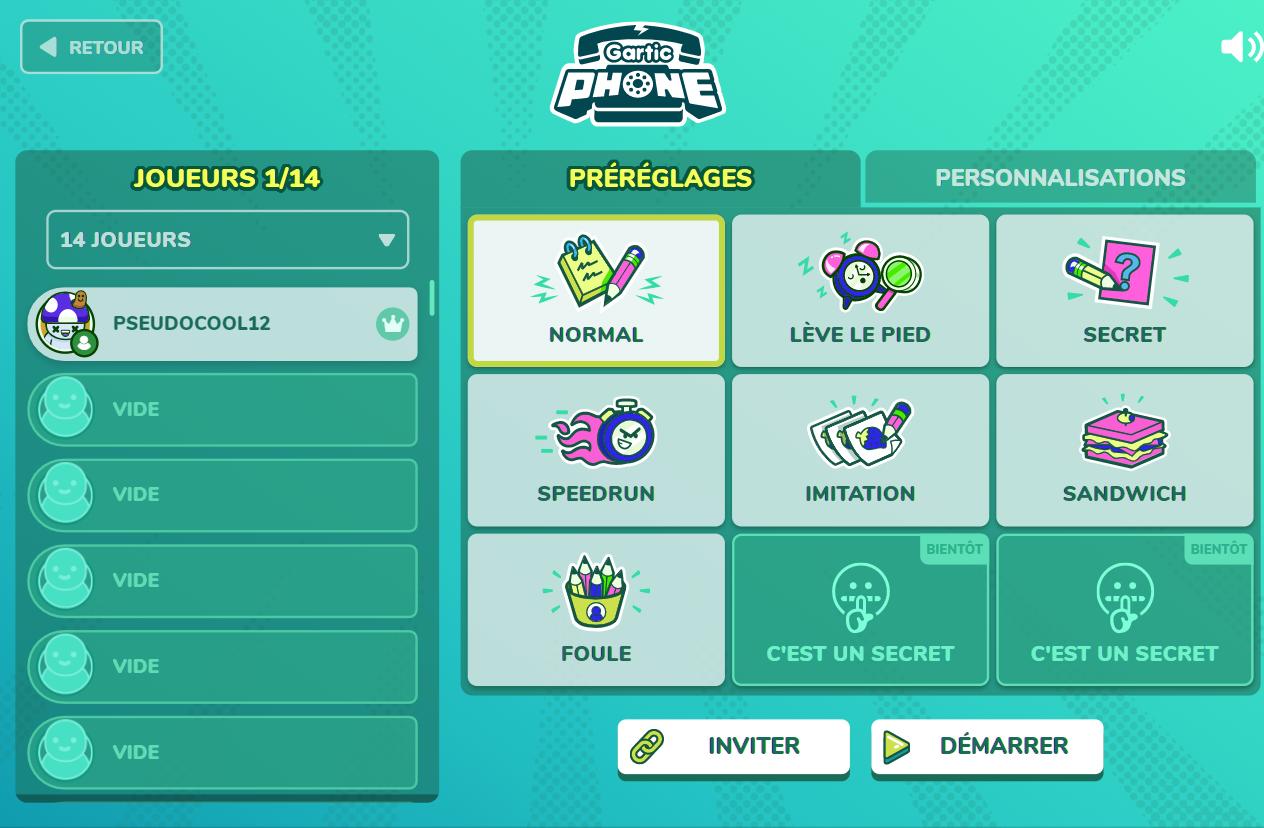Open the 14 Joueurs dropdown
Screen dimensions: 1264x828
click(x=227, y=240)
